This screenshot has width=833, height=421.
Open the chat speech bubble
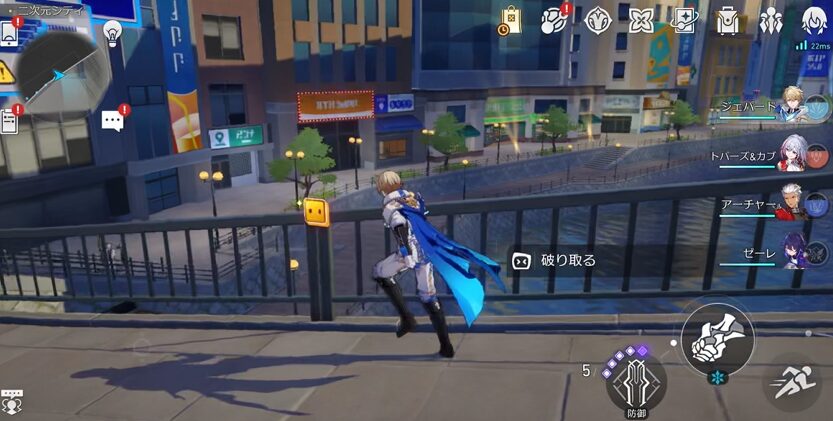tap(113, 121)
